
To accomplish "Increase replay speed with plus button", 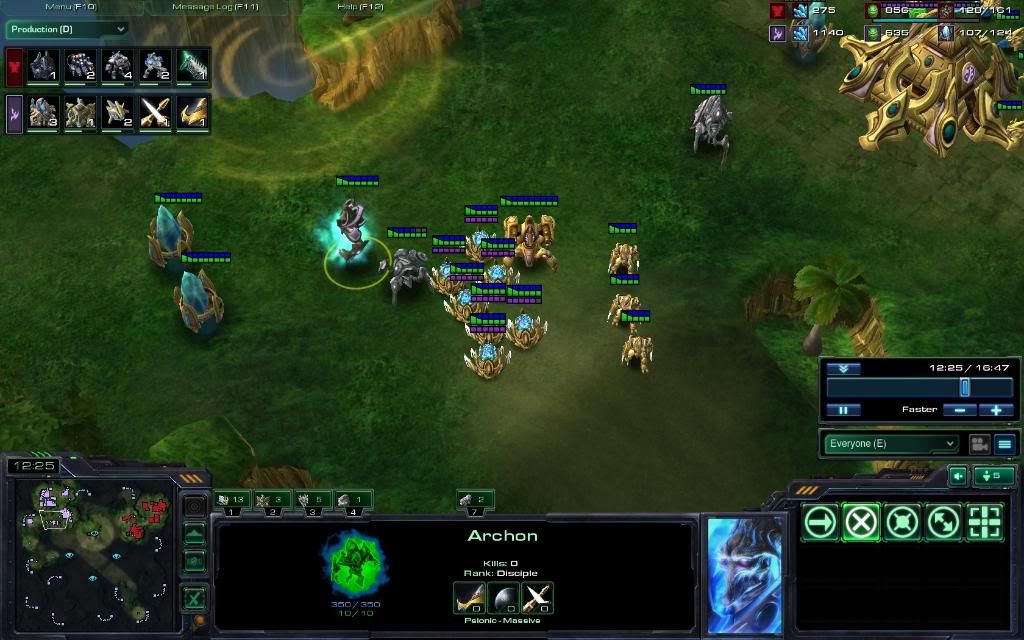I will click(996, 410).
